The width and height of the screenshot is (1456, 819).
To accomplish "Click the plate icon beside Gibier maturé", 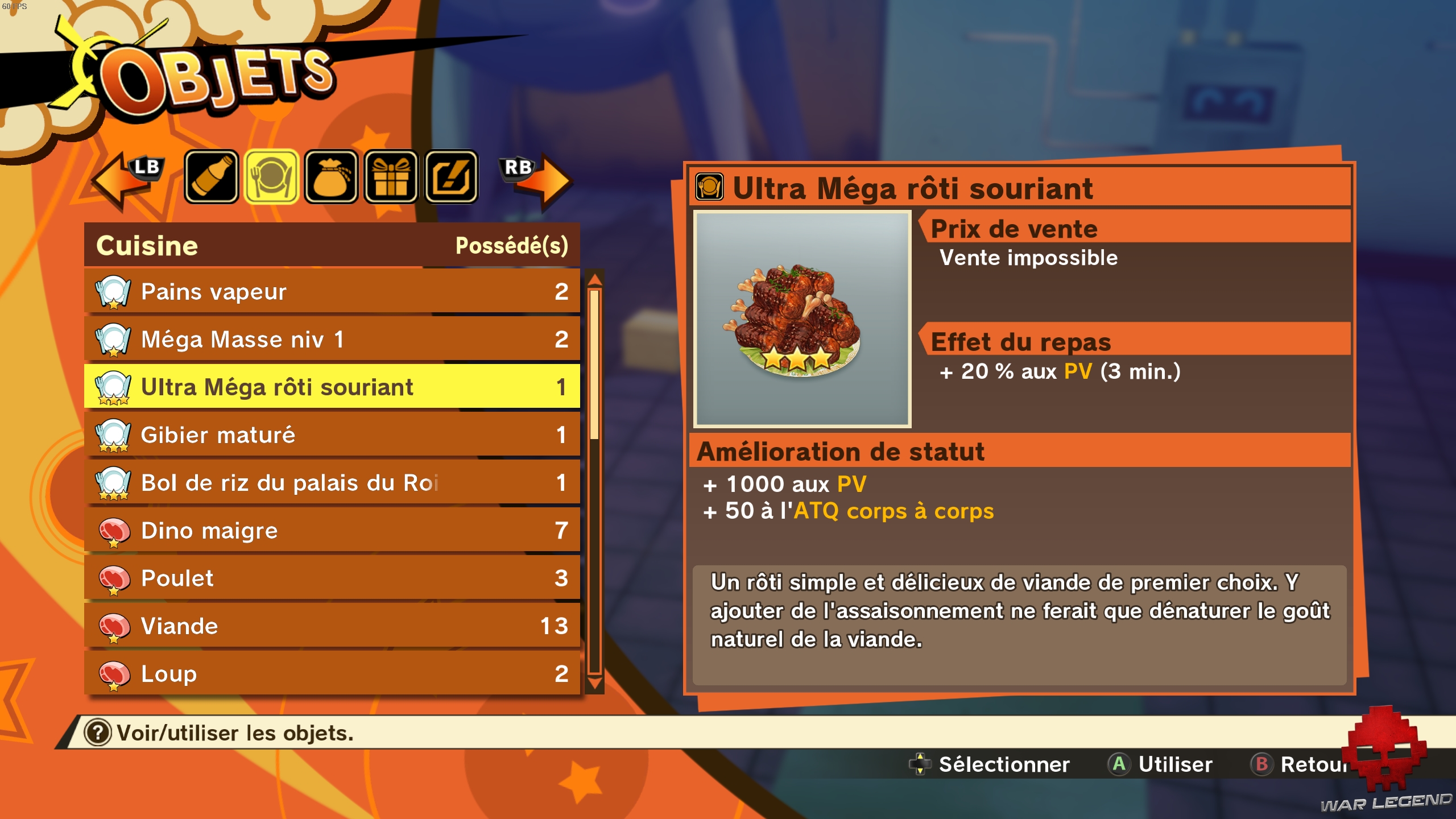I will coord(113,435).
